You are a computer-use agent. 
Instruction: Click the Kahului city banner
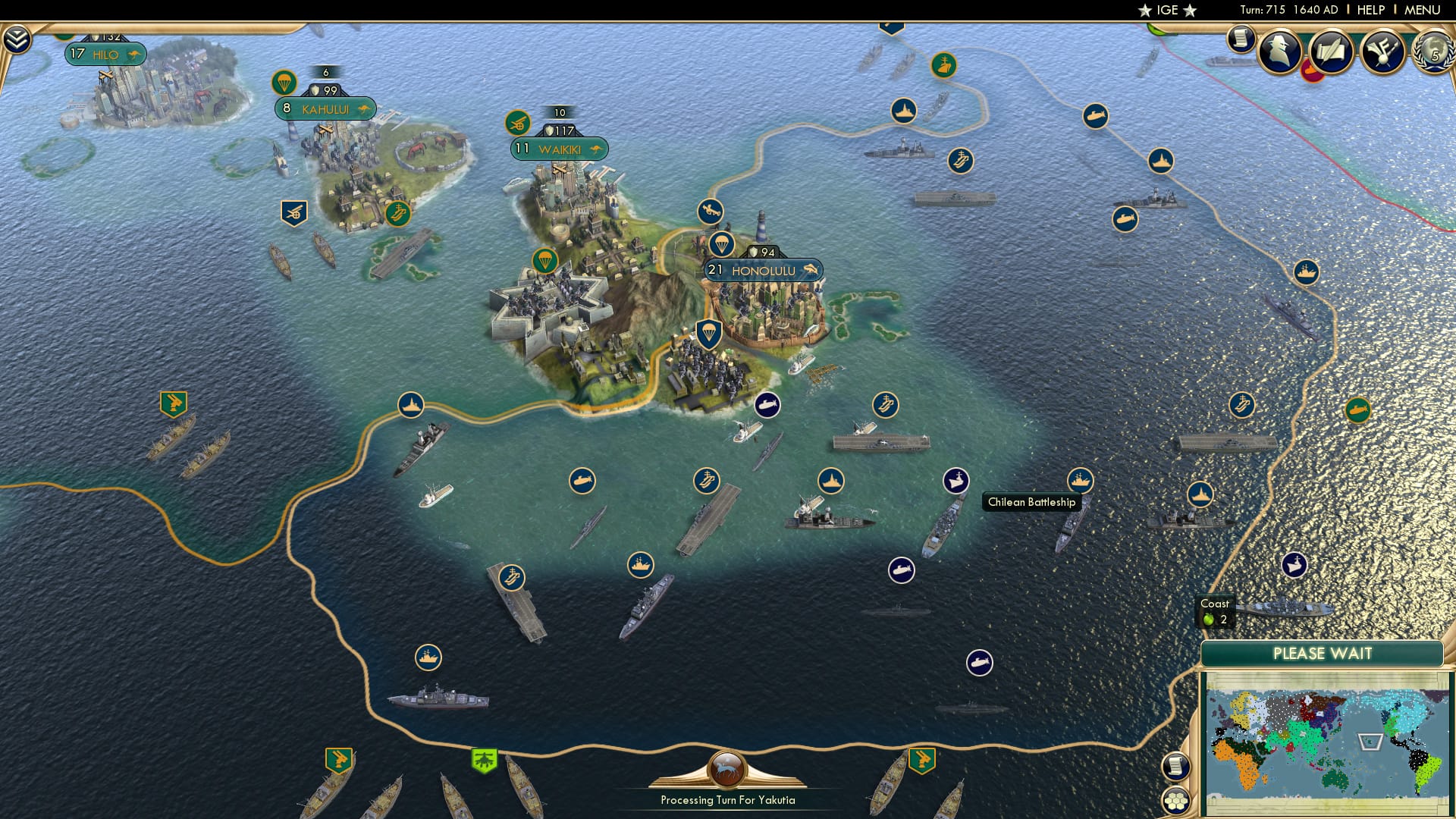pos(326,108)
